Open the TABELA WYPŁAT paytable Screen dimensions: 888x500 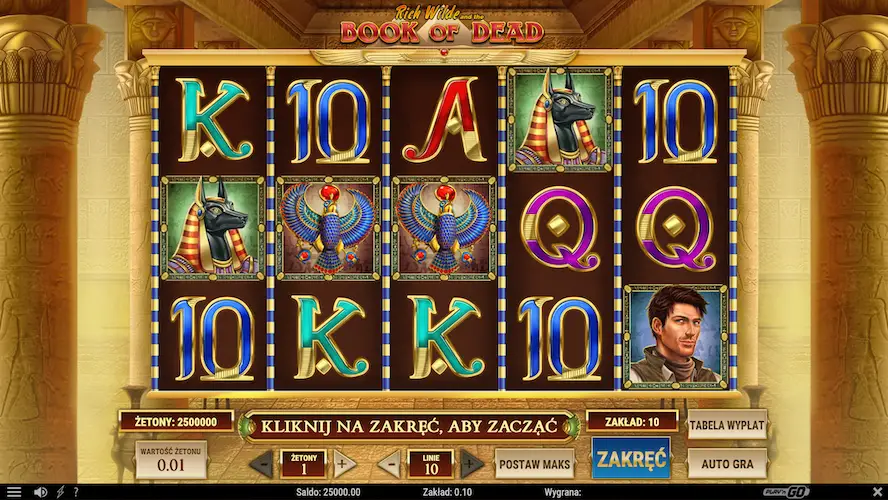coord(727,425)
